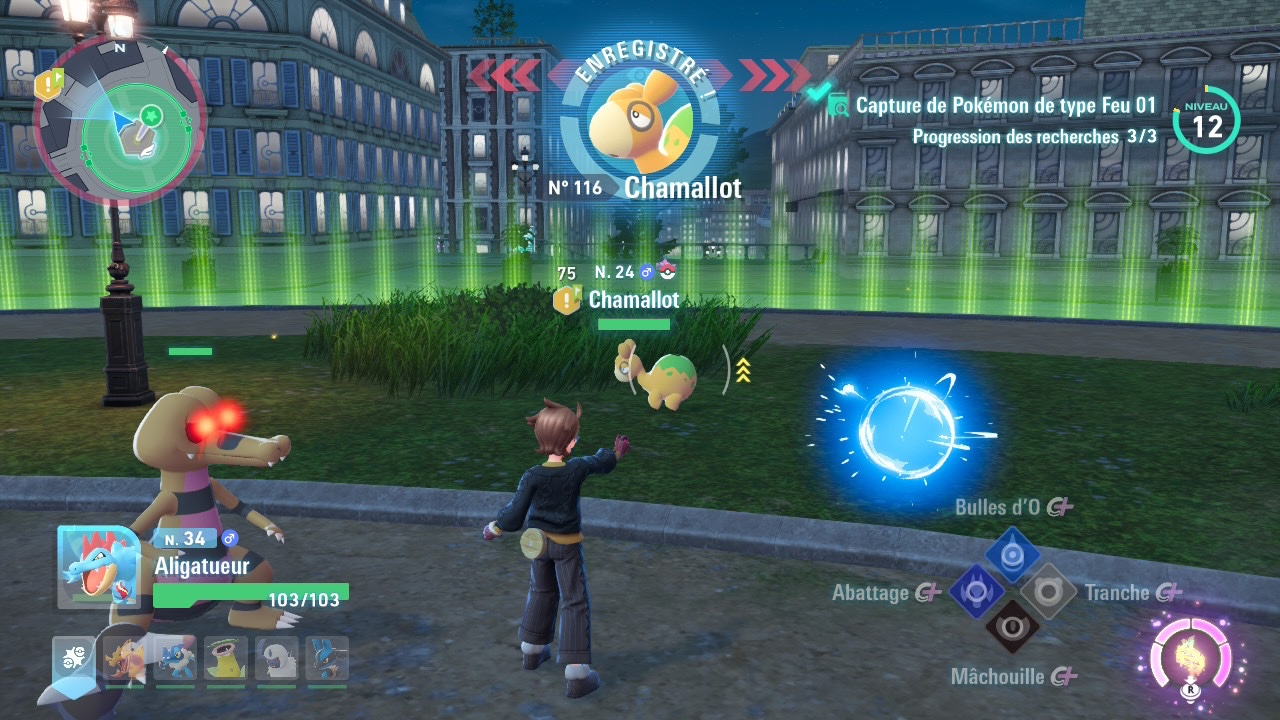The height and width of the screenshot is (720, 1280).
Task: Open the Poké Ball swap icon in the party bar
Action: [x=73, y=659]
